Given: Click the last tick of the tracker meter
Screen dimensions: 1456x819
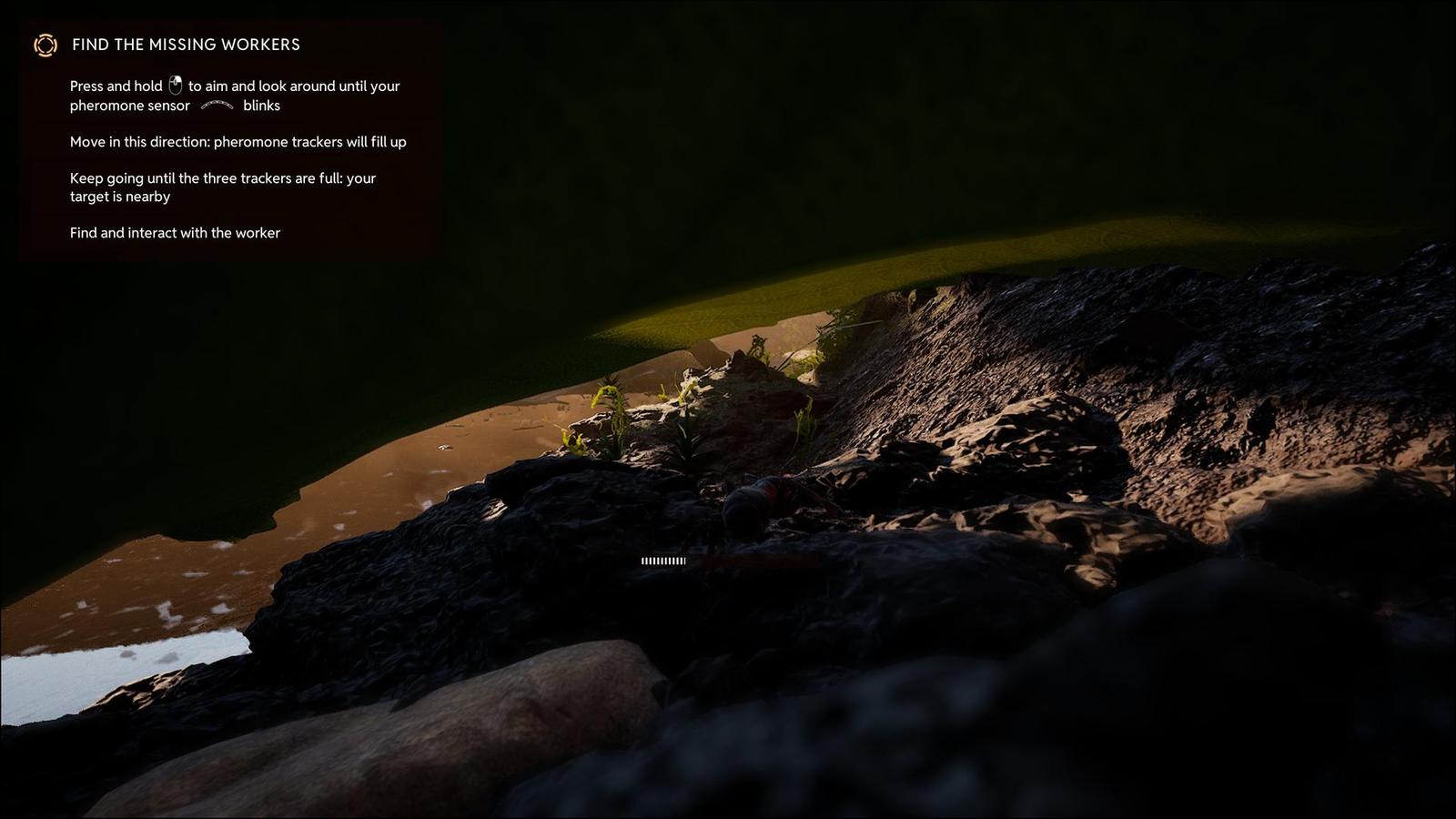Looking at the screenshot, I should click(x=683, y=561).
